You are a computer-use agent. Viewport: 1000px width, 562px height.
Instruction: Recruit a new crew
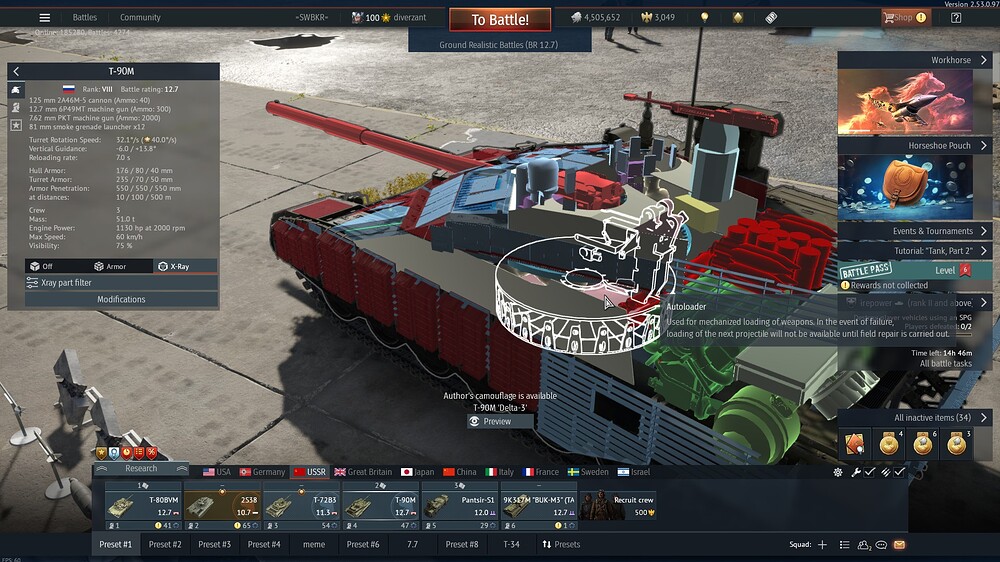618,505
